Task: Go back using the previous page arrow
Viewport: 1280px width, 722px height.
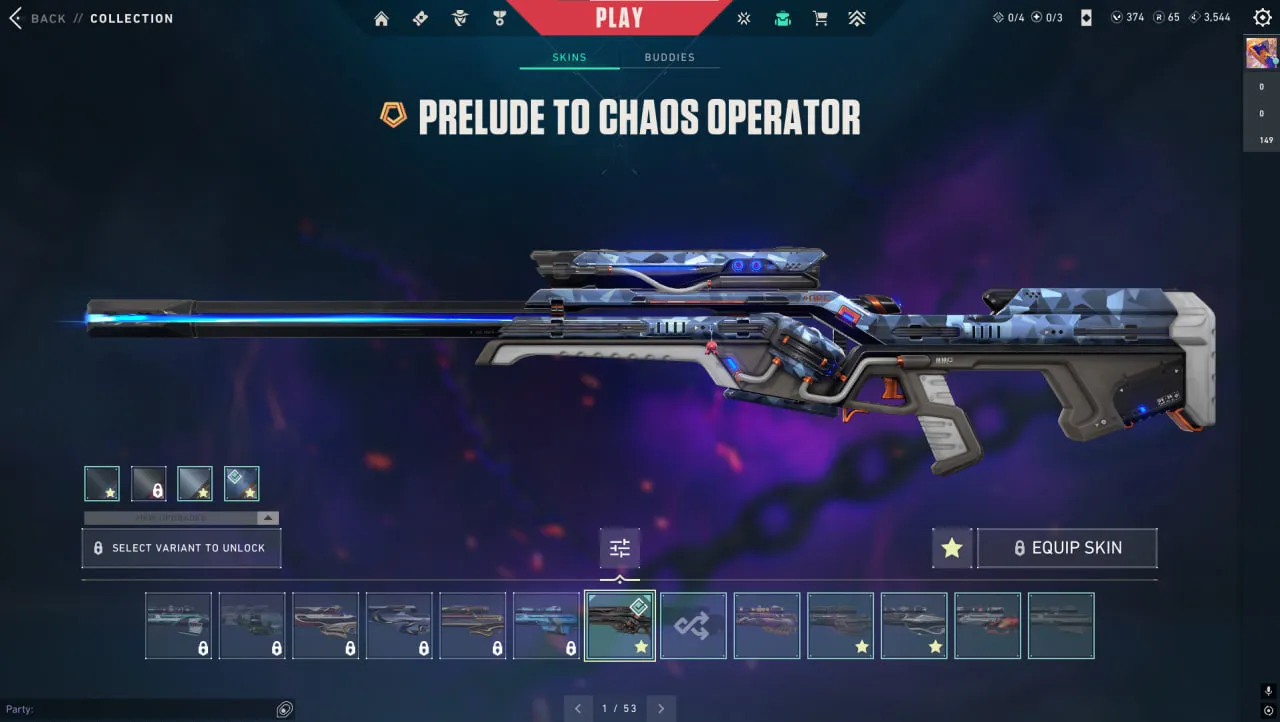Action: point(578,708)
